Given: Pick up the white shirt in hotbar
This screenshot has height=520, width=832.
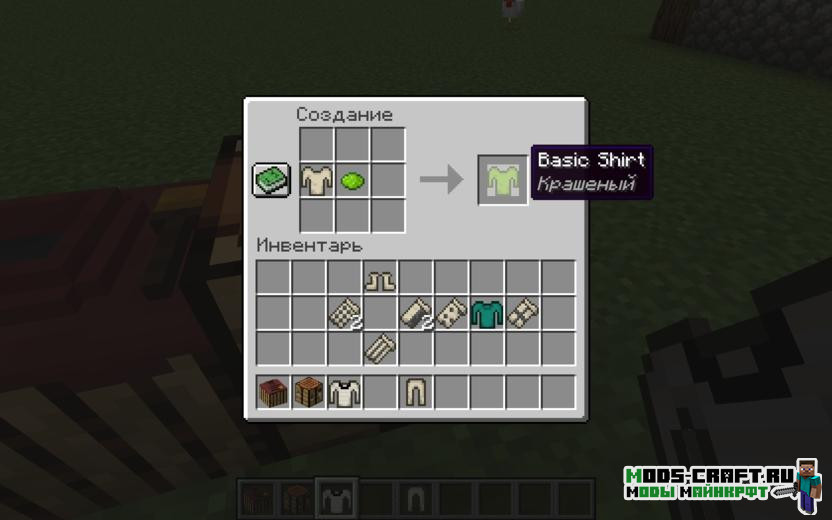Looking at the screenshot, I should click(x=344, y=393).
